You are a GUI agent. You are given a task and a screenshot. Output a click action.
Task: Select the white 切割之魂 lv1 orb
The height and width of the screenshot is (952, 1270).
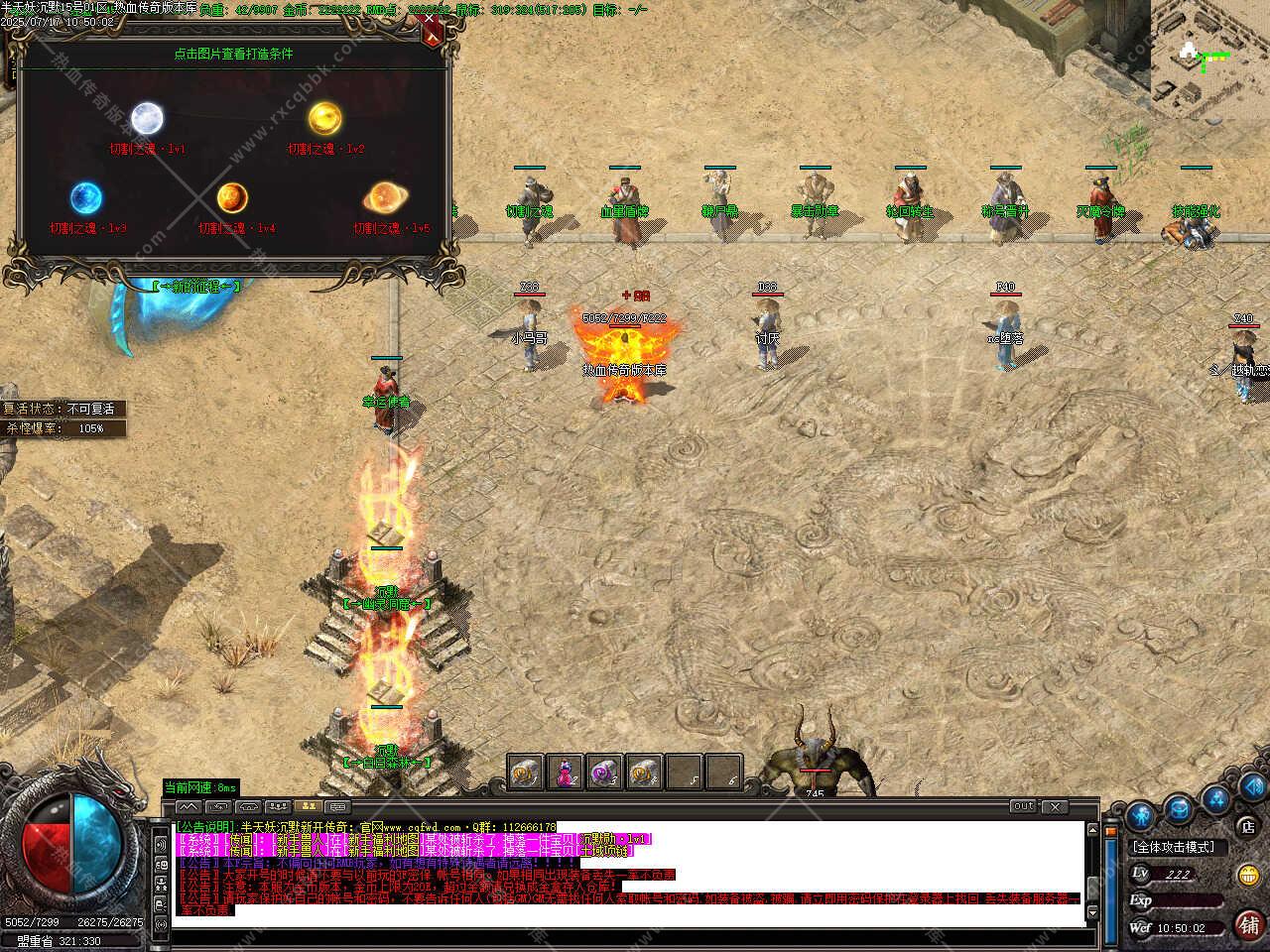[147, 118]
